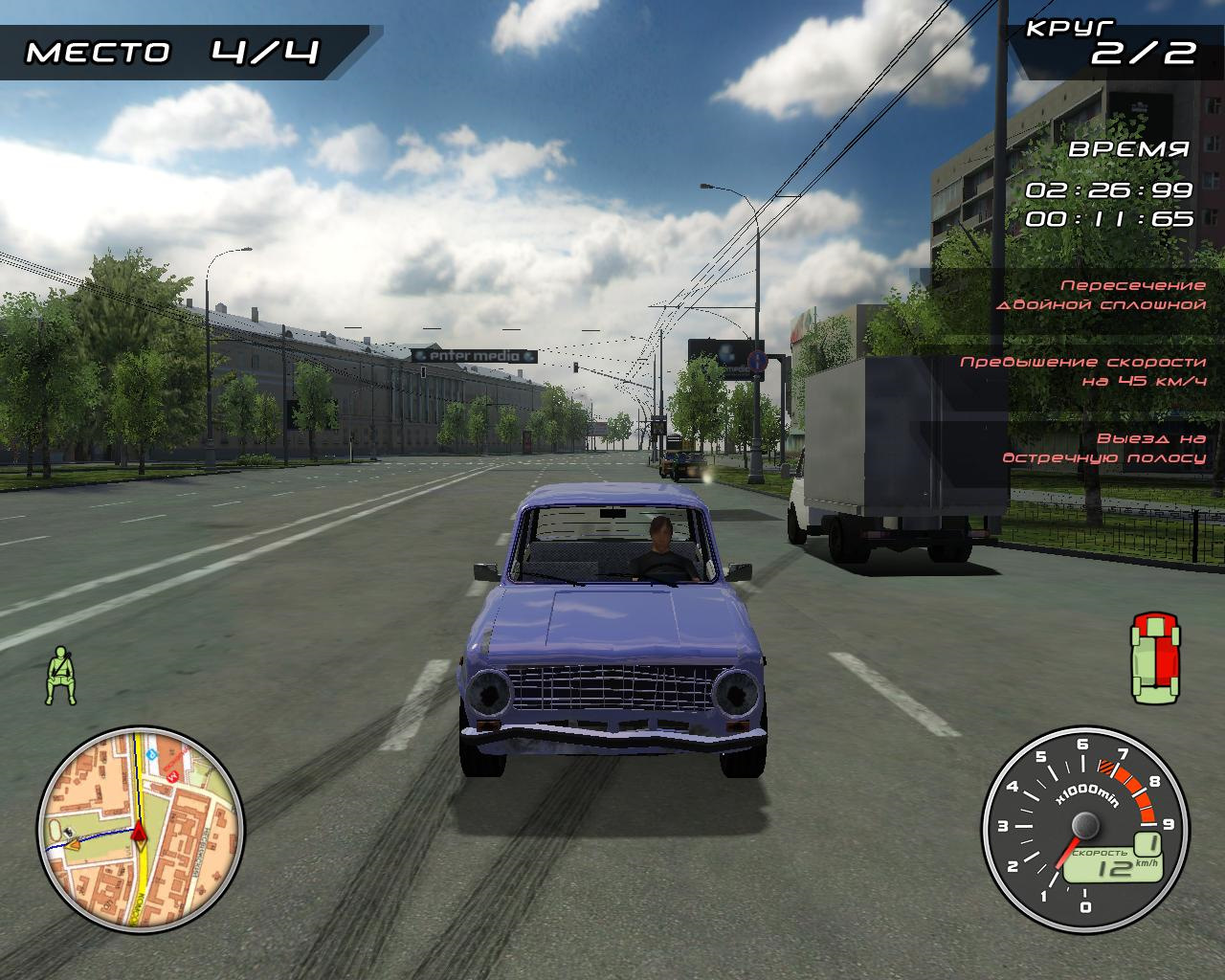
Task: Click the circular street minimap
Action: (141, 828)
